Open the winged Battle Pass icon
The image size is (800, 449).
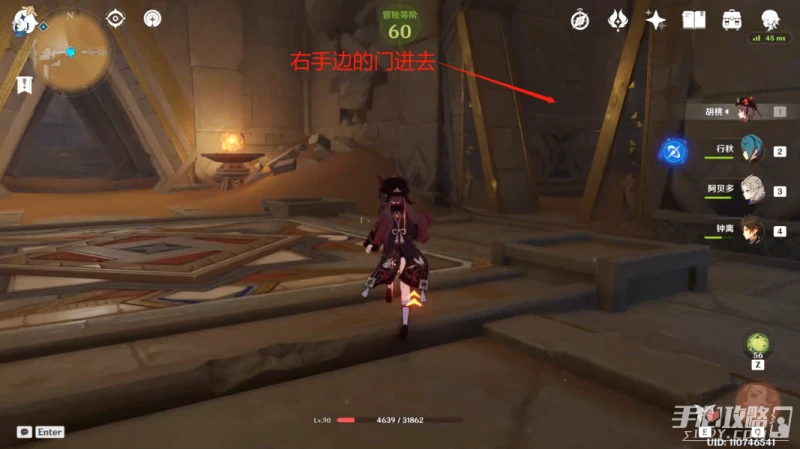[x=618, y=19]
